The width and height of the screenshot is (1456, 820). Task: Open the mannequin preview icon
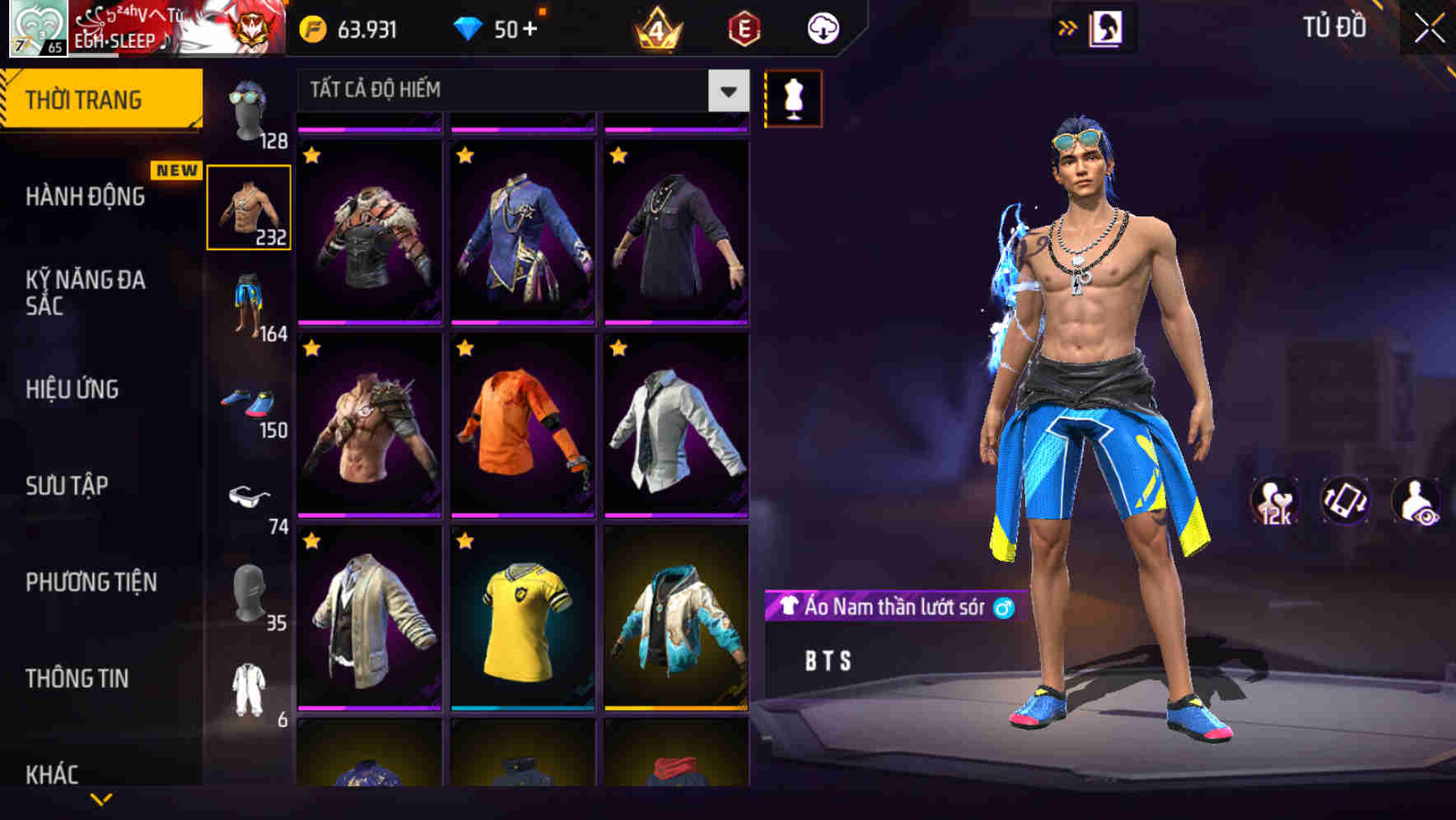tap(792, 98)
